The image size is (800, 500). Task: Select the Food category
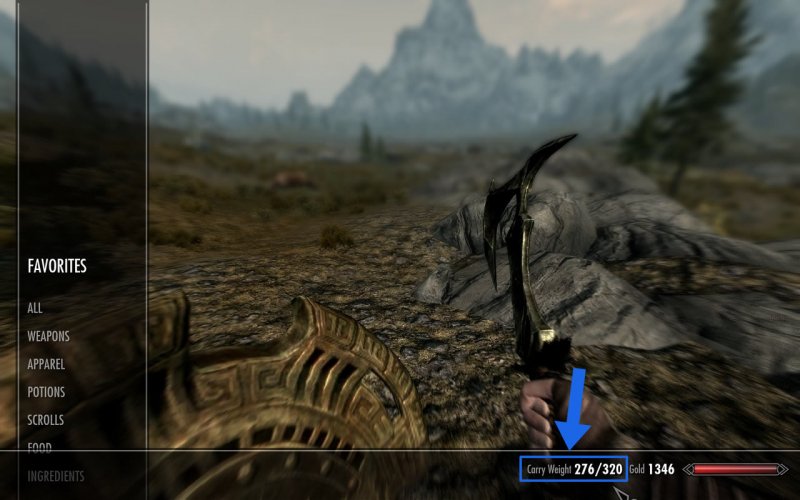click(39, 448)
